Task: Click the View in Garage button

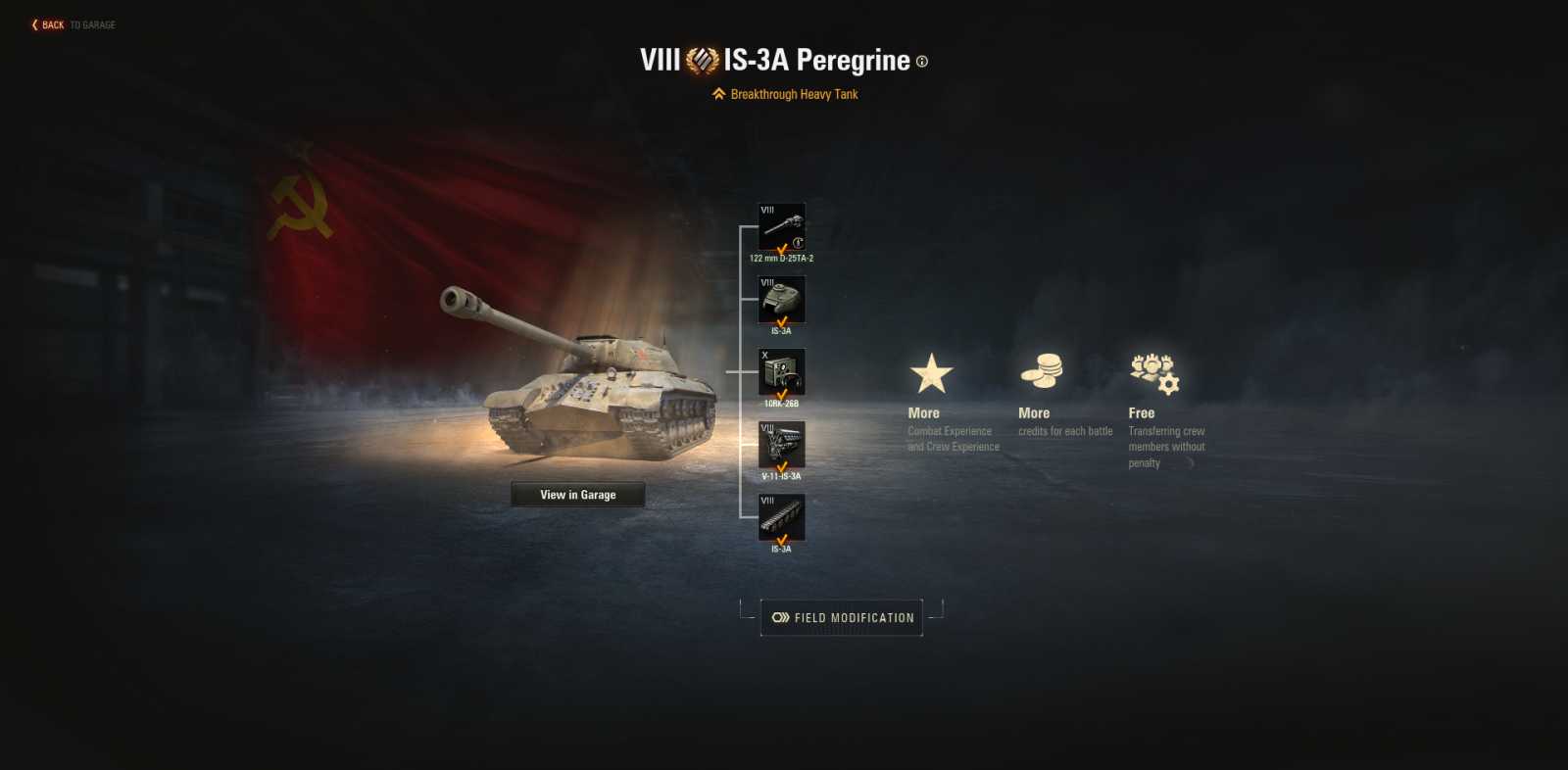Action: [577, 494]
